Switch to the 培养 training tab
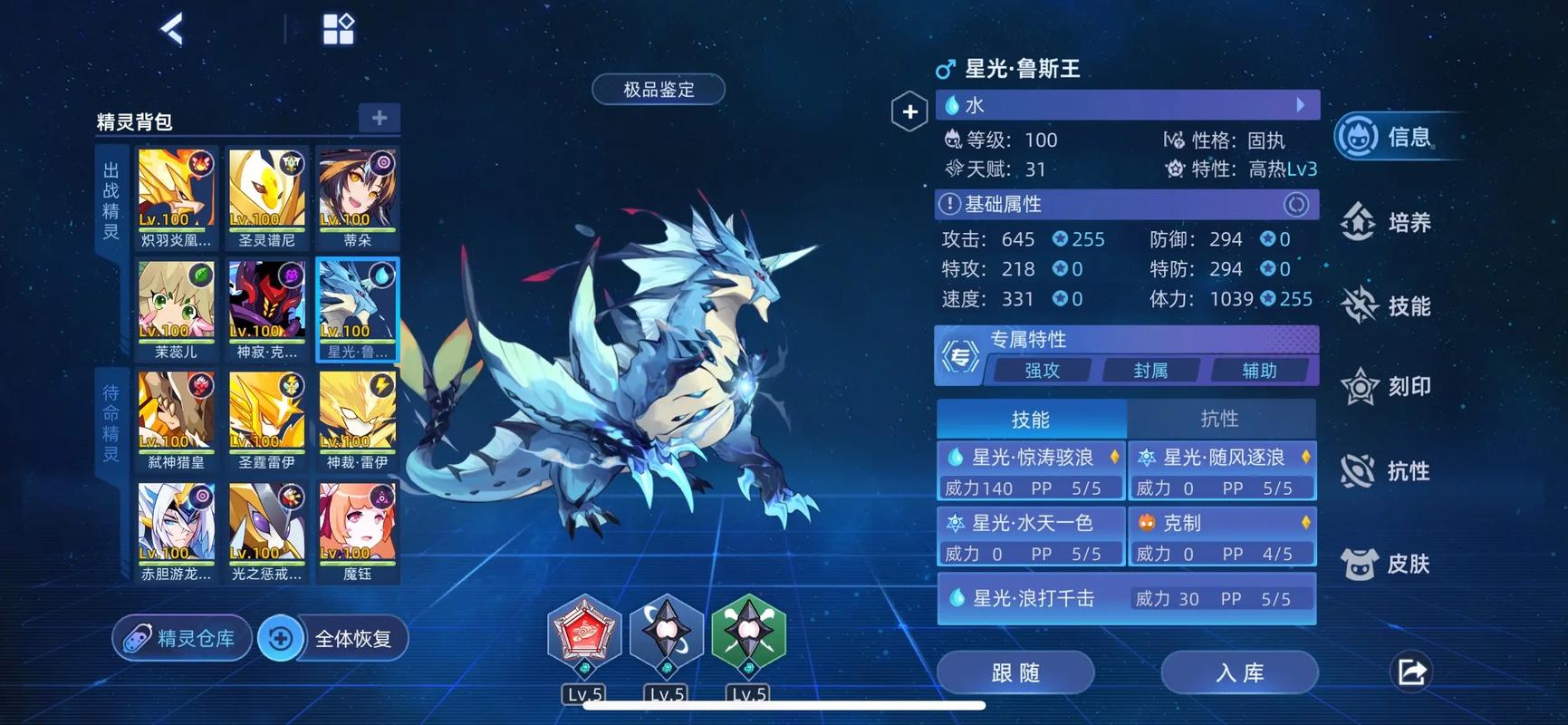The height and width of the screenshot is (725, 1568). tap(1388, 222)
